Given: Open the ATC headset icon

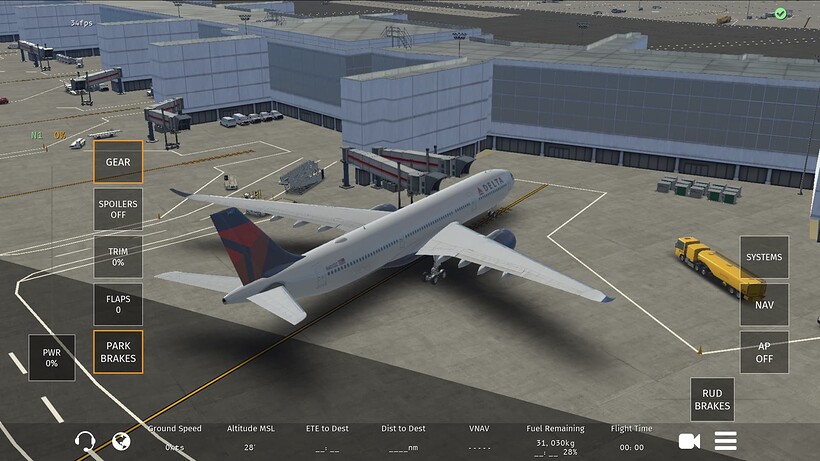Looking at the screenshot, I should click(x=86, y=441).
